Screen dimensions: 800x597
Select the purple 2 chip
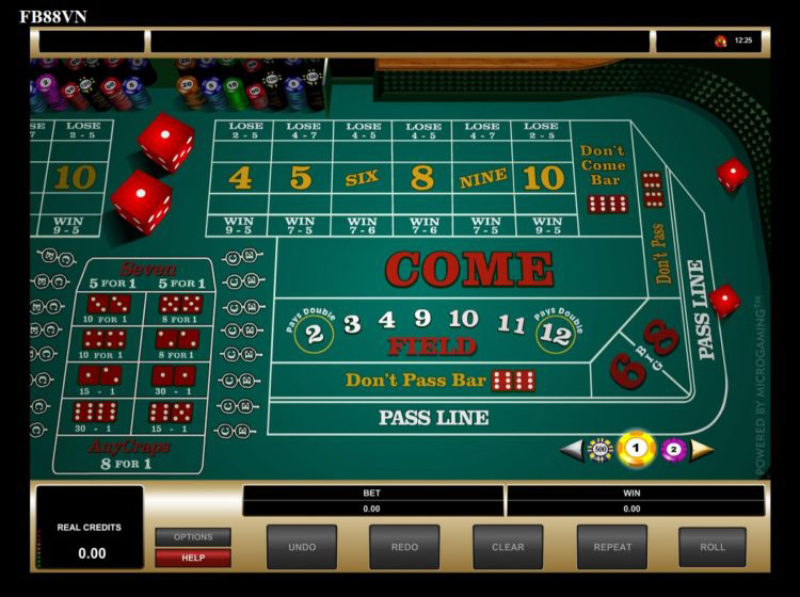point(673,450)
